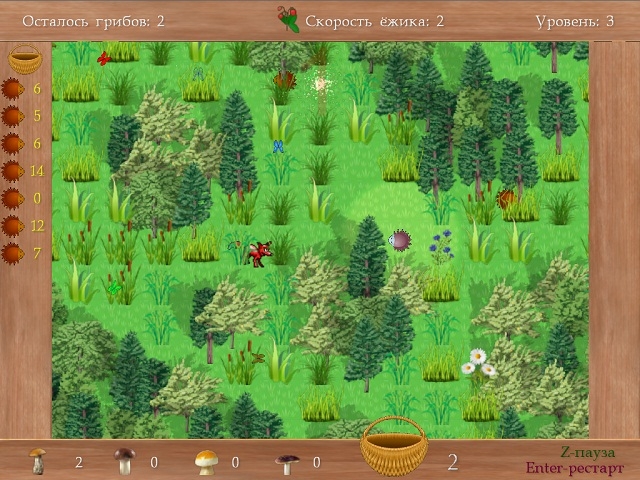Choose the yellow-capped mushroom icon

coord(205,462)
